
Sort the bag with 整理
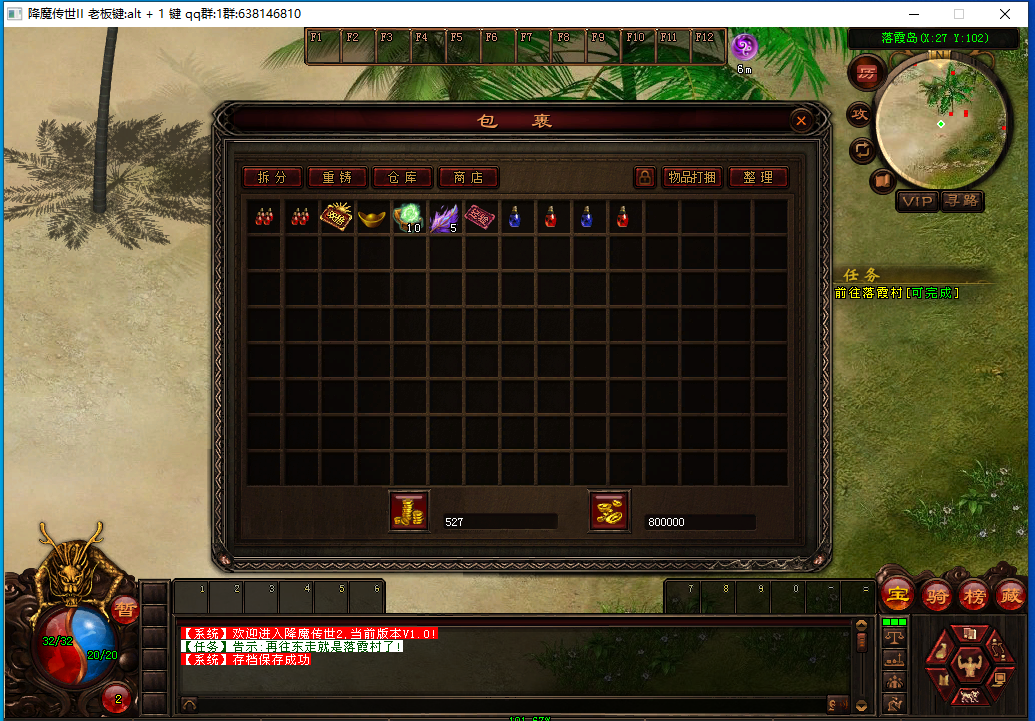click(x=758, y=177)
